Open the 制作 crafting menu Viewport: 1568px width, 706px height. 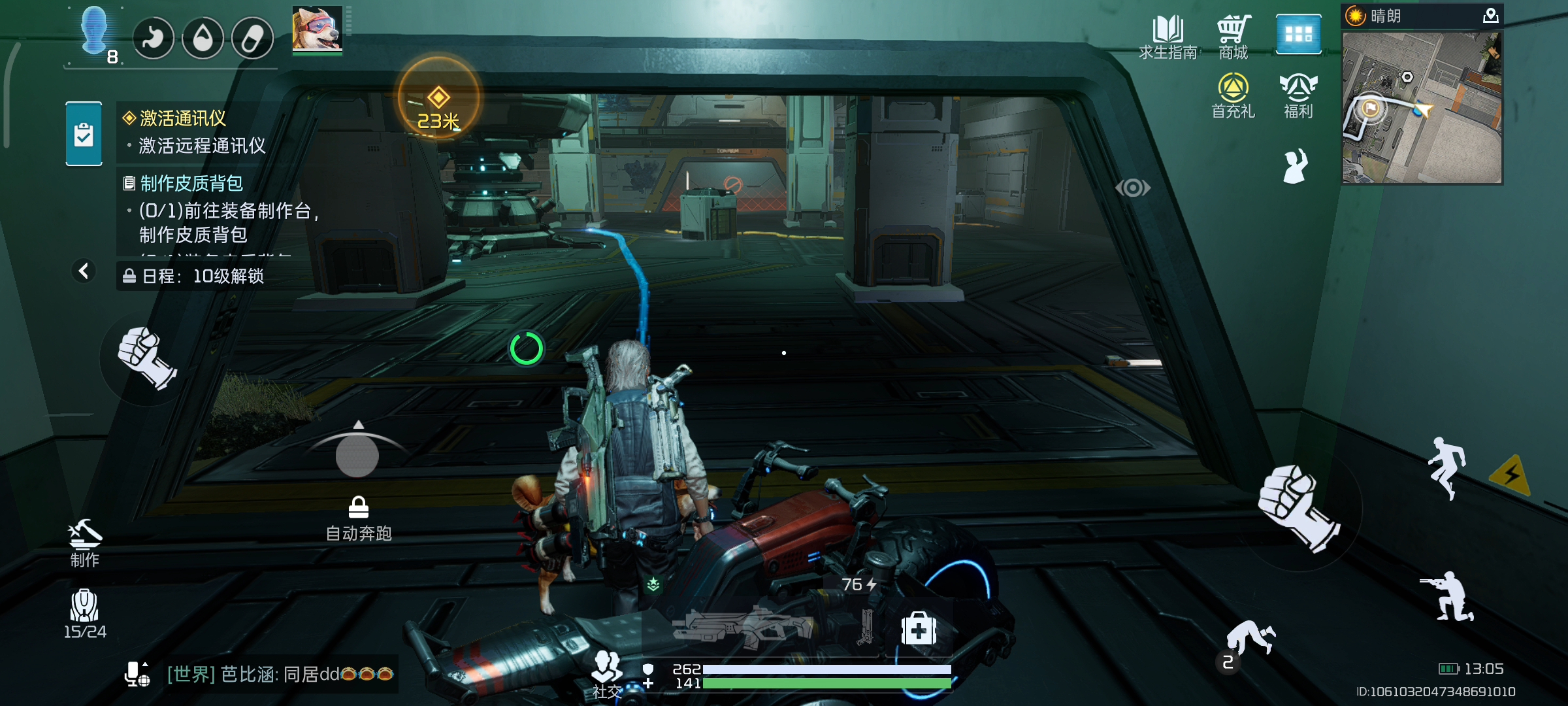85,543
